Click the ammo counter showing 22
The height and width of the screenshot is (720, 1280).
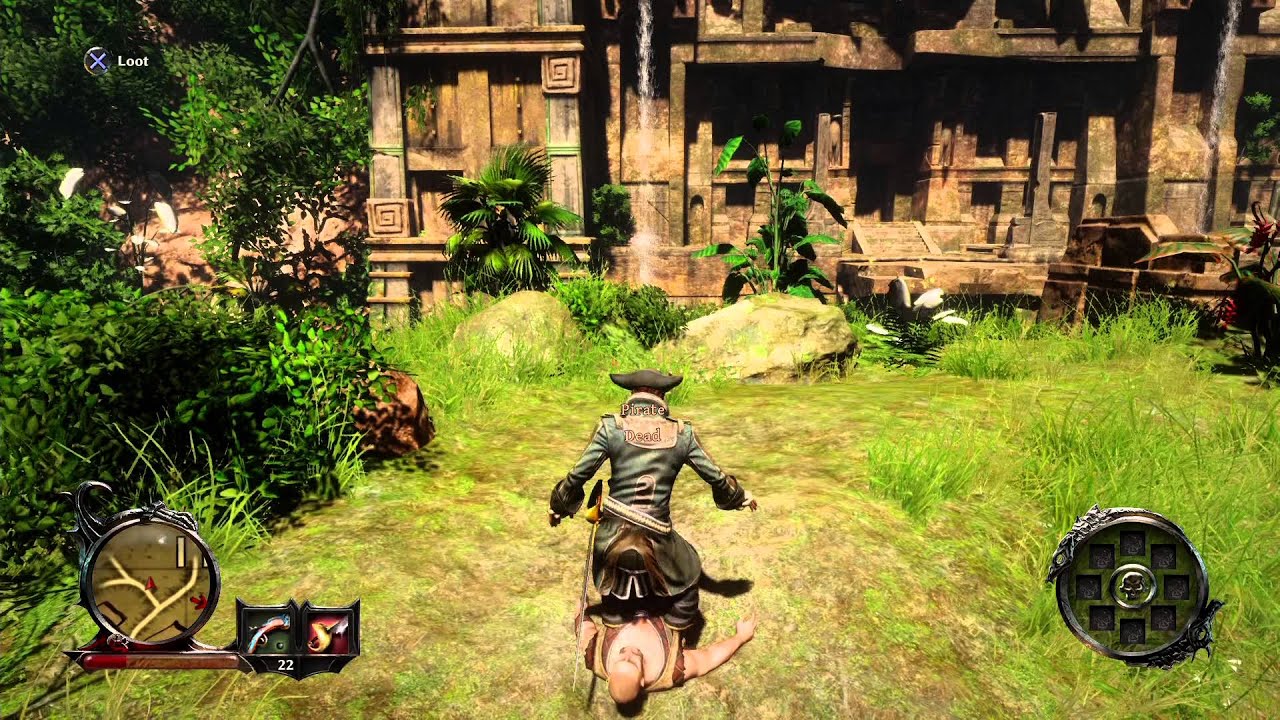click(x=285, y=663)
